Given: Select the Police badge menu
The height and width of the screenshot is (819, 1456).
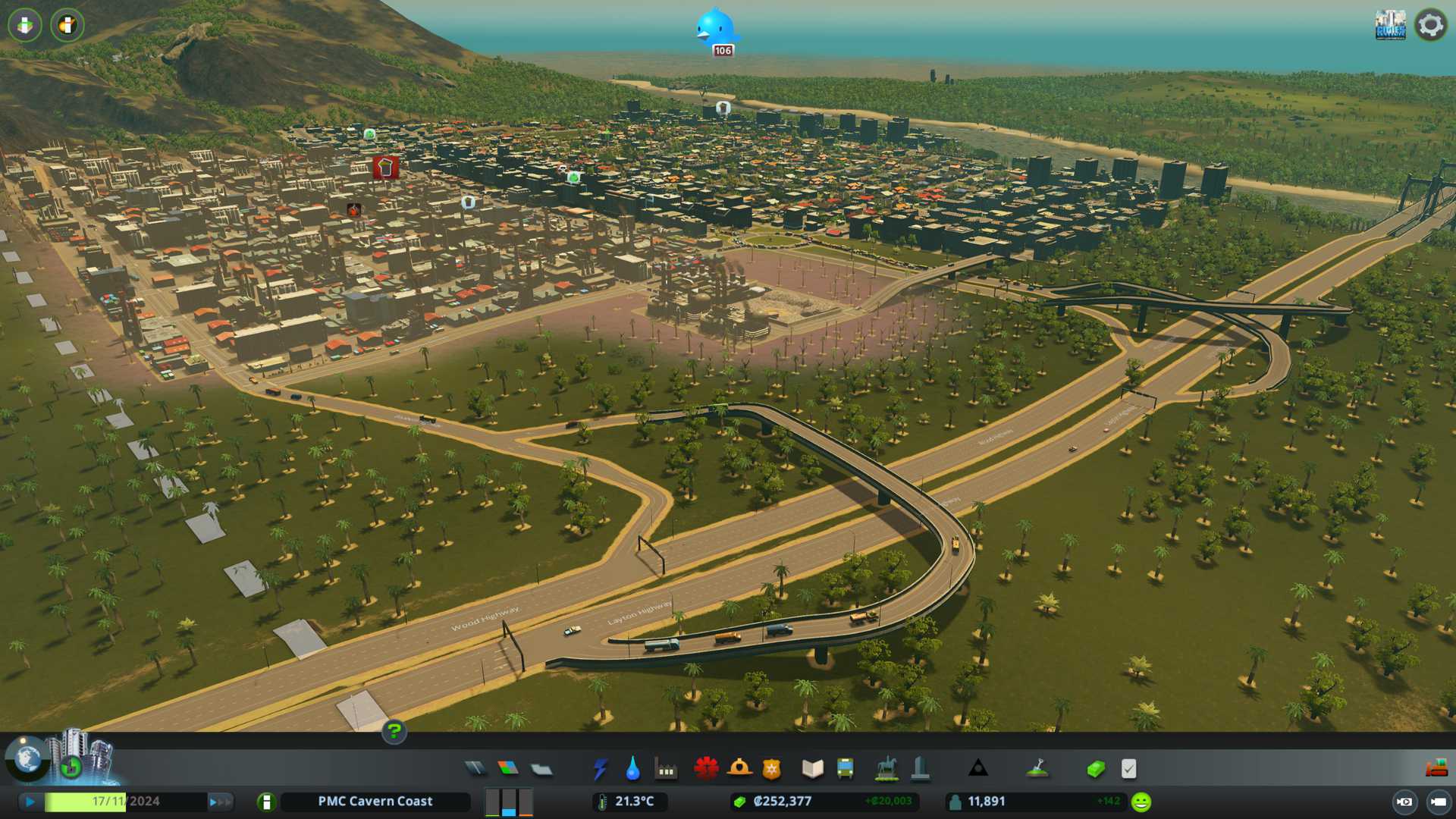Looking at the screenshot, I should [771, 769].
